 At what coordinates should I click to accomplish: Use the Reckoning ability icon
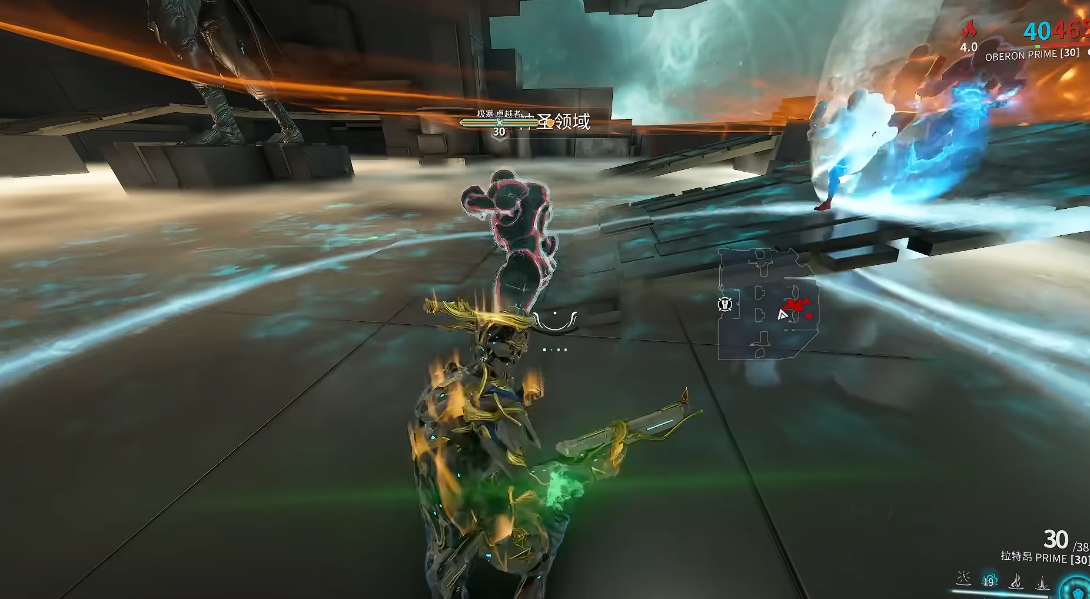click(x=1042, y=581)
